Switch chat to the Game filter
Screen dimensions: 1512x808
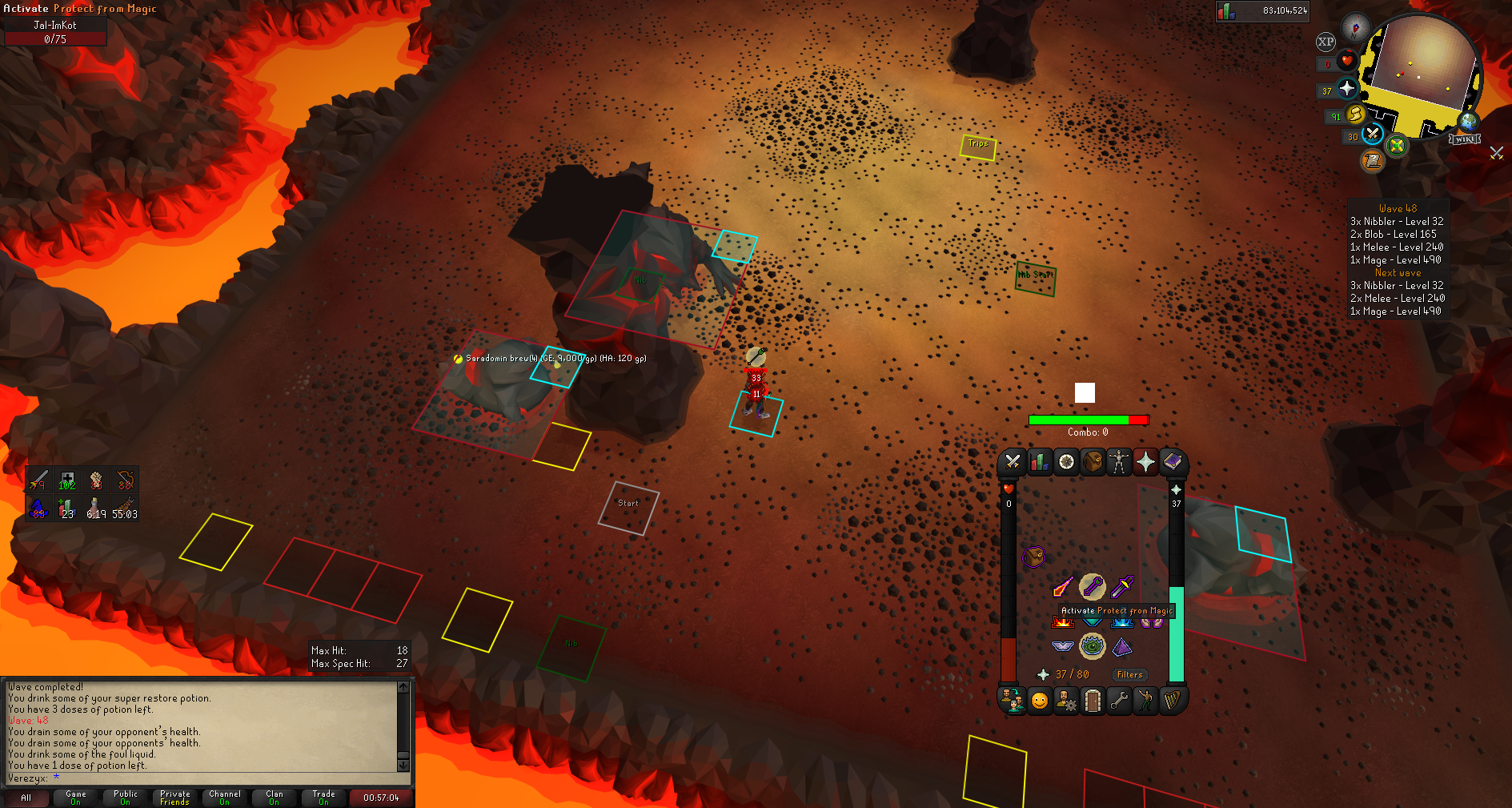(75, 798)
